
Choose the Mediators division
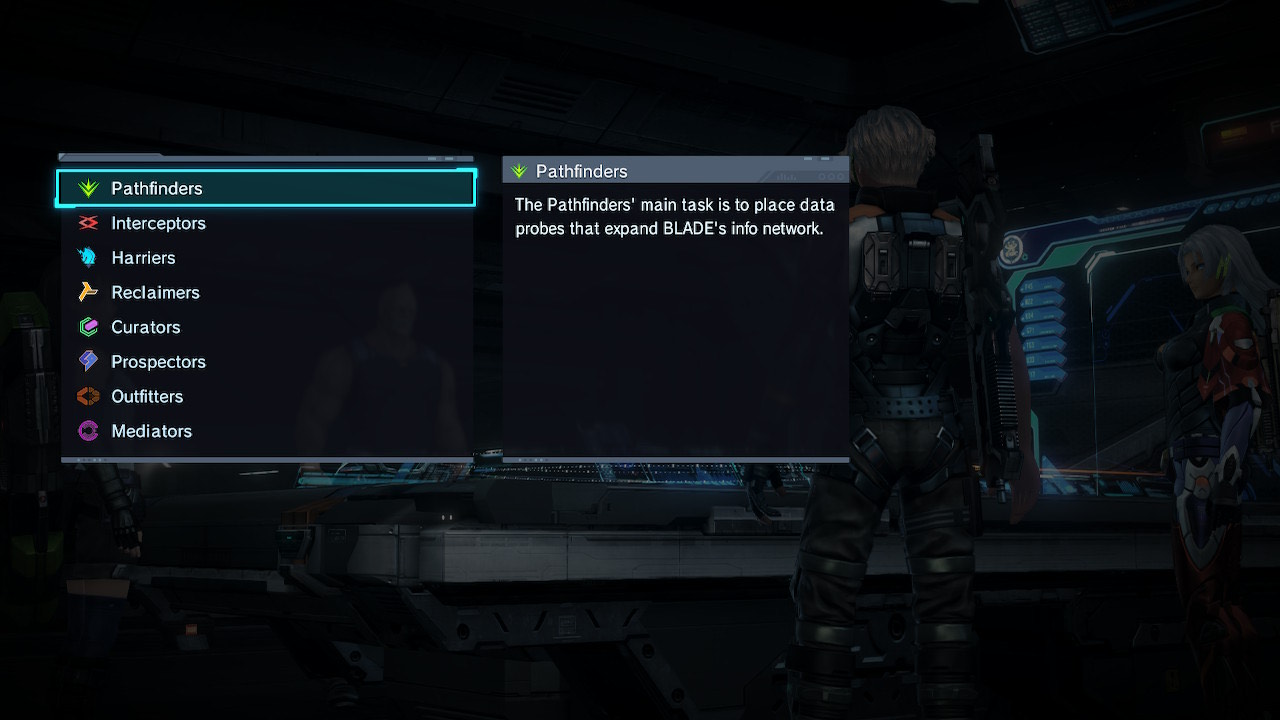(x=151, y=431)
